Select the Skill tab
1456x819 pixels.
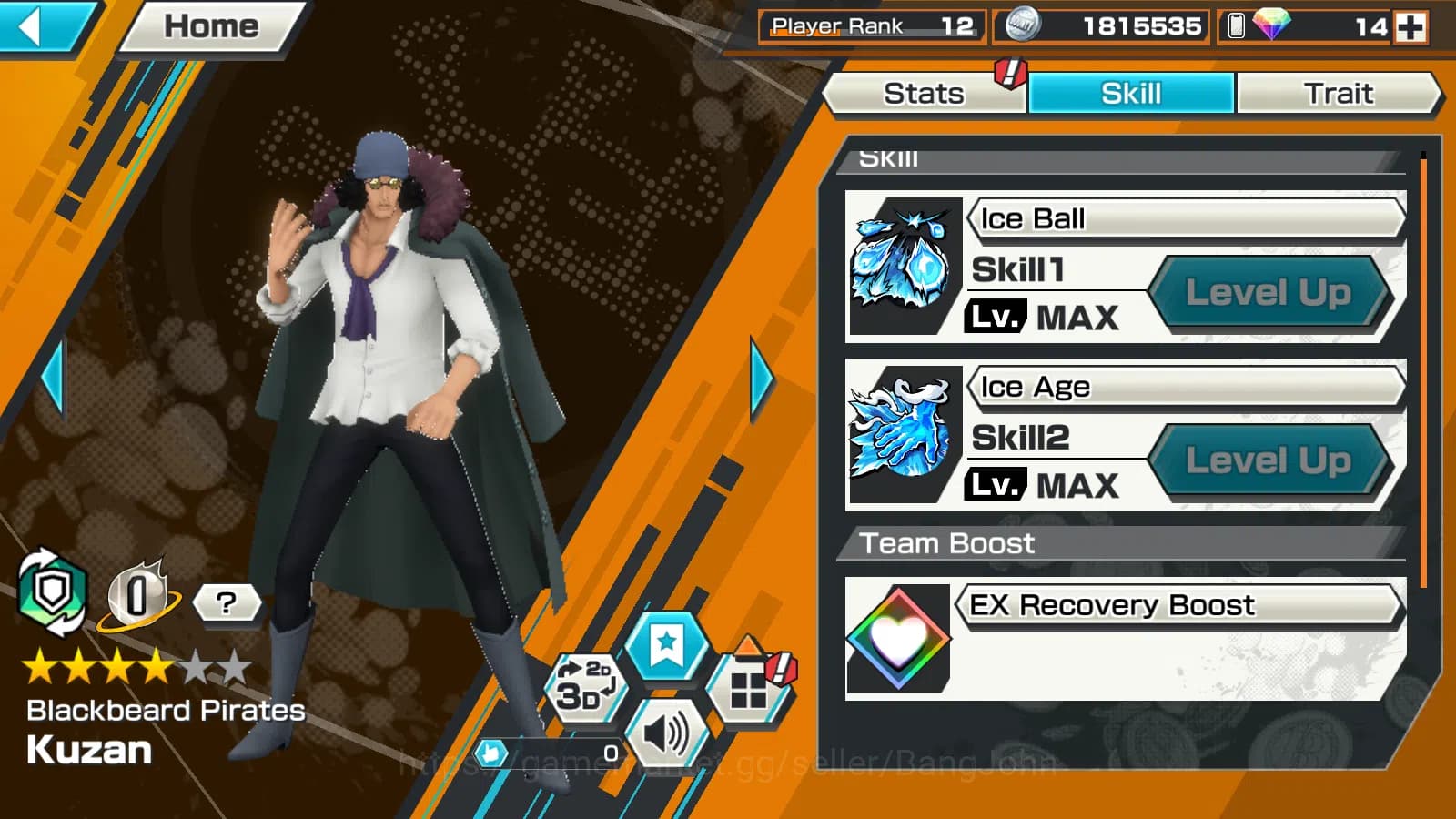click(x=1131, y=94)
